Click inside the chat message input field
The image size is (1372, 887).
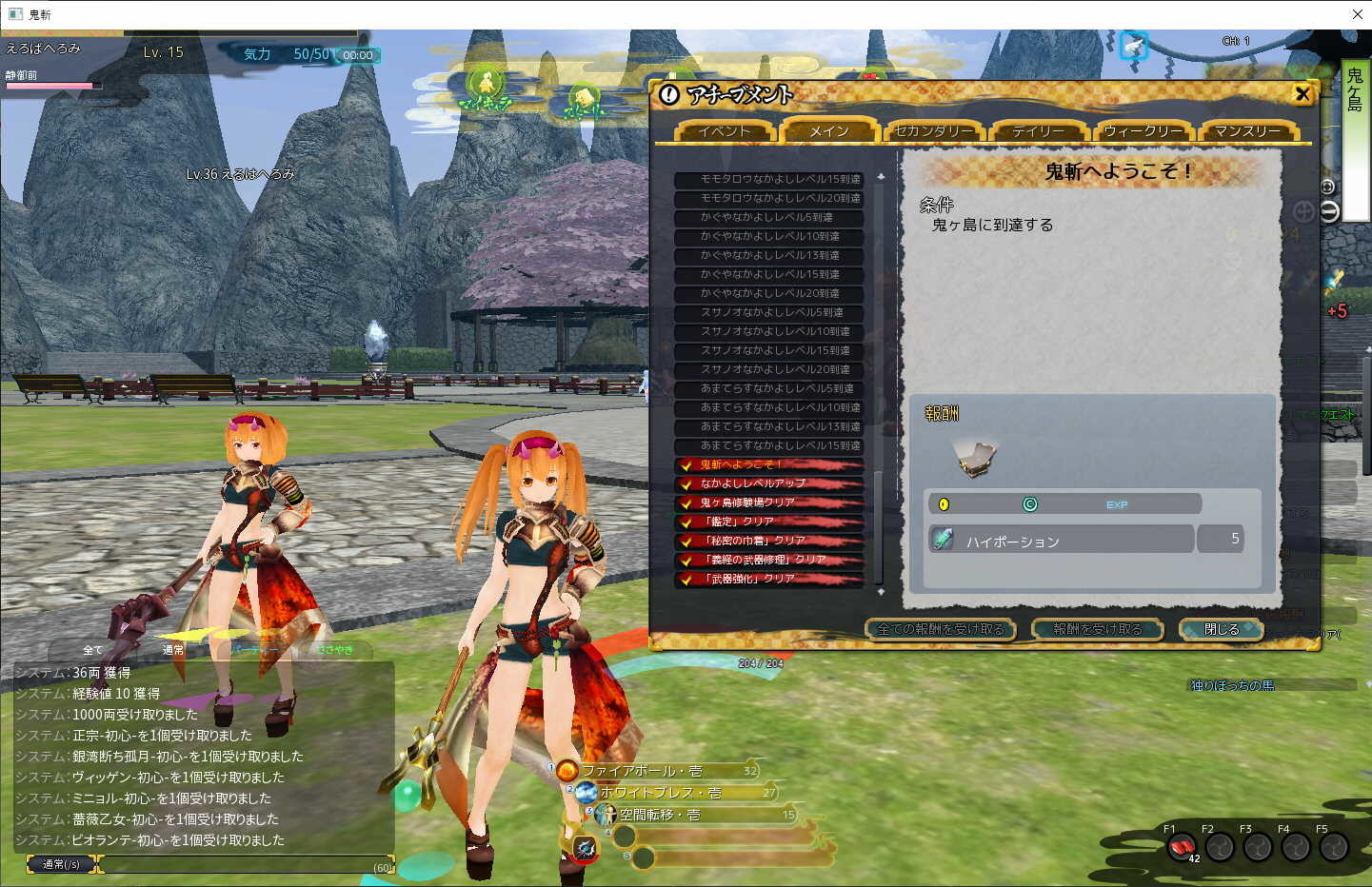[248, 864]
